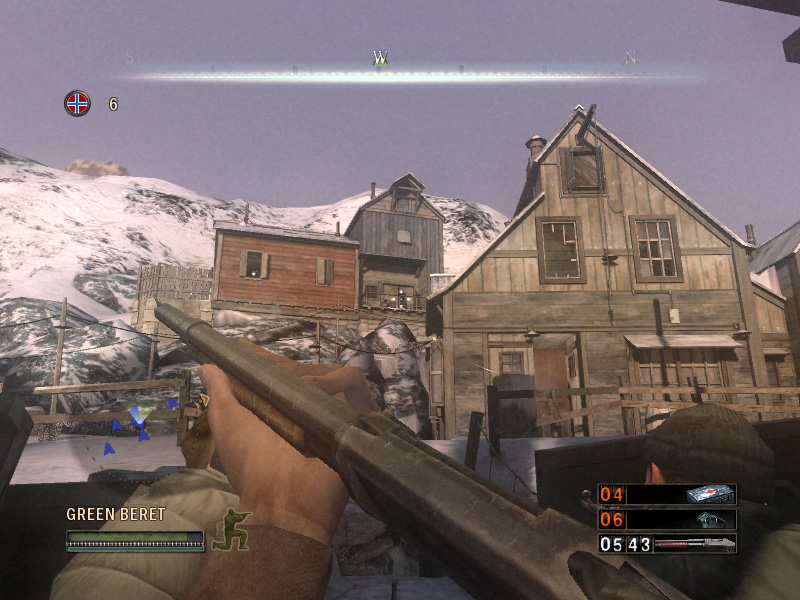Click the crouching soldier stance icon

[x=232, y=530]
